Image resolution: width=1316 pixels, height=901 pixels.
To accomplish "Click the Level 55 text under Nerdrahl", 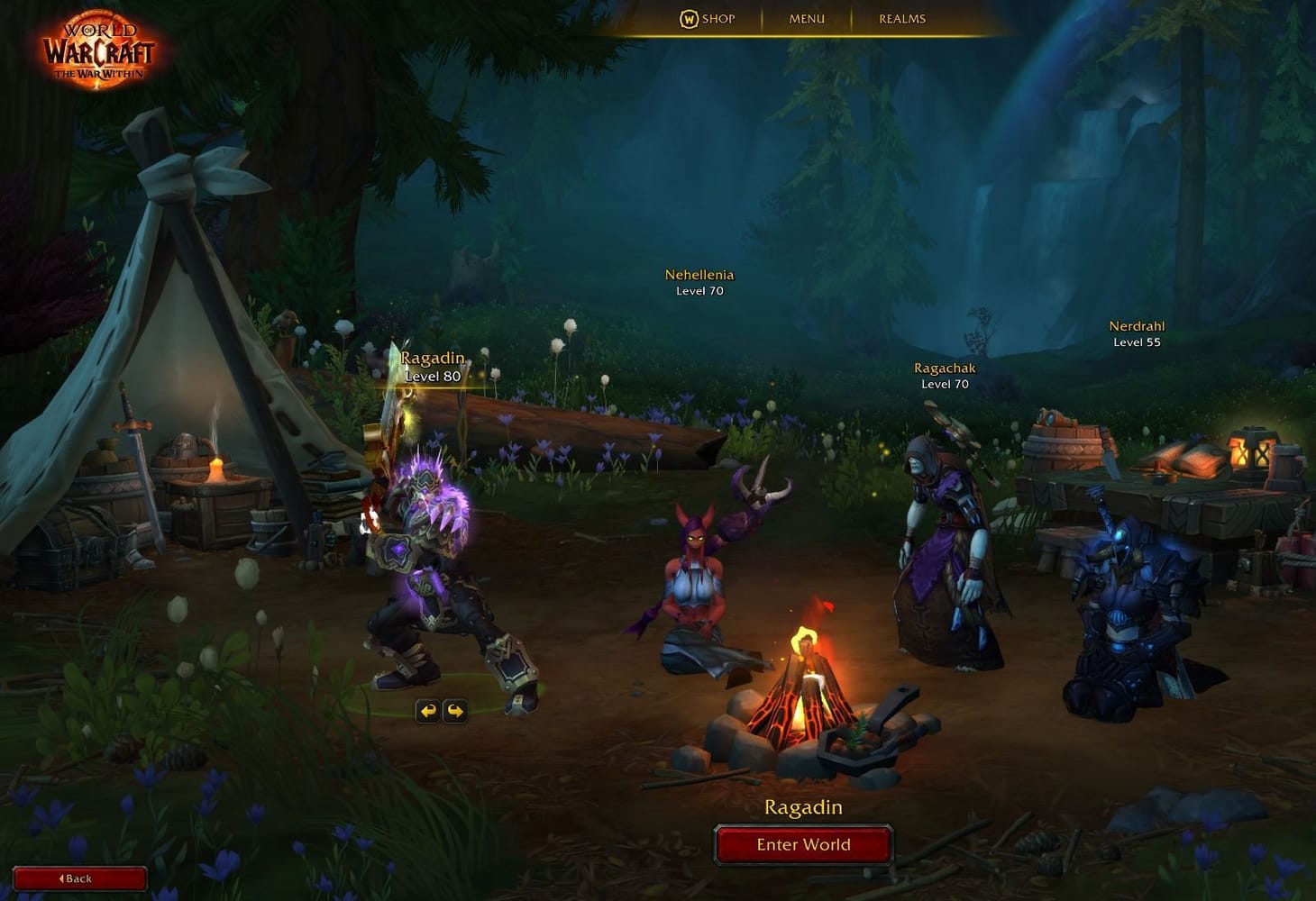I will pyautogui.click(x=1137, y=342).
